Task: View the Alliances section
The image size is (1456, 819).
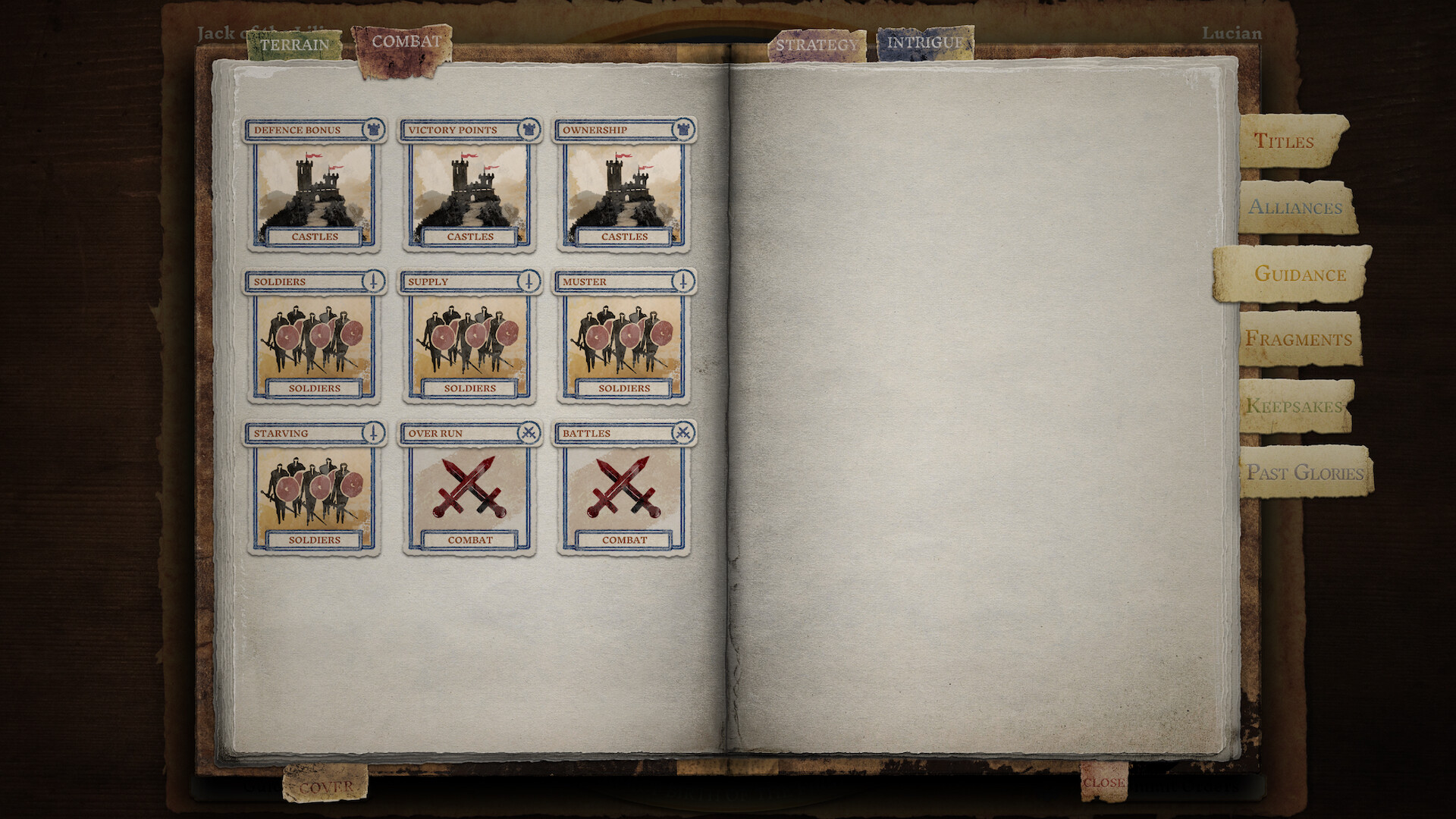Action: [x=1297, y=207]
